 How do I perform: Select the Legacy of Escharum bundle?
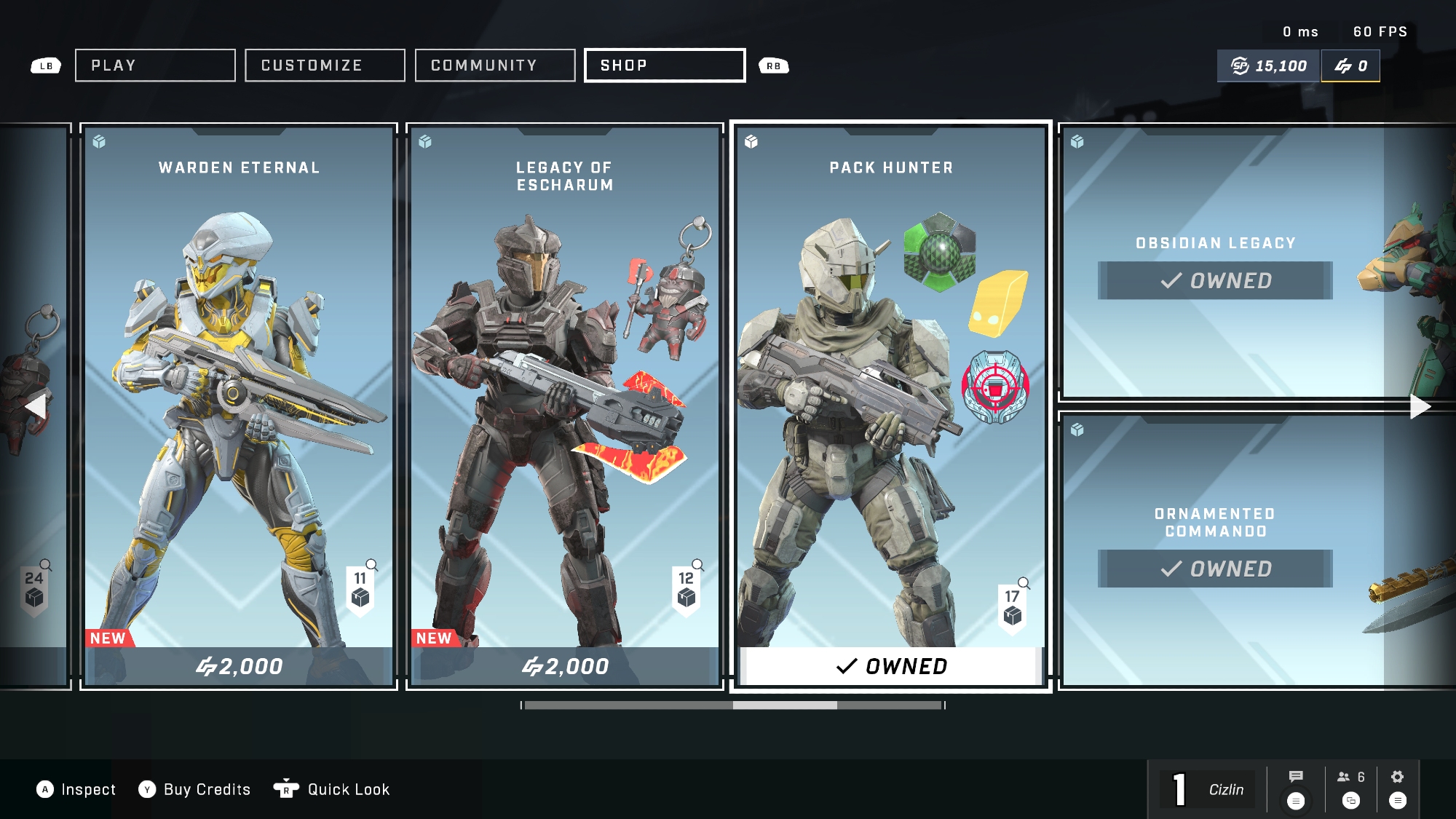coord(565,406)
